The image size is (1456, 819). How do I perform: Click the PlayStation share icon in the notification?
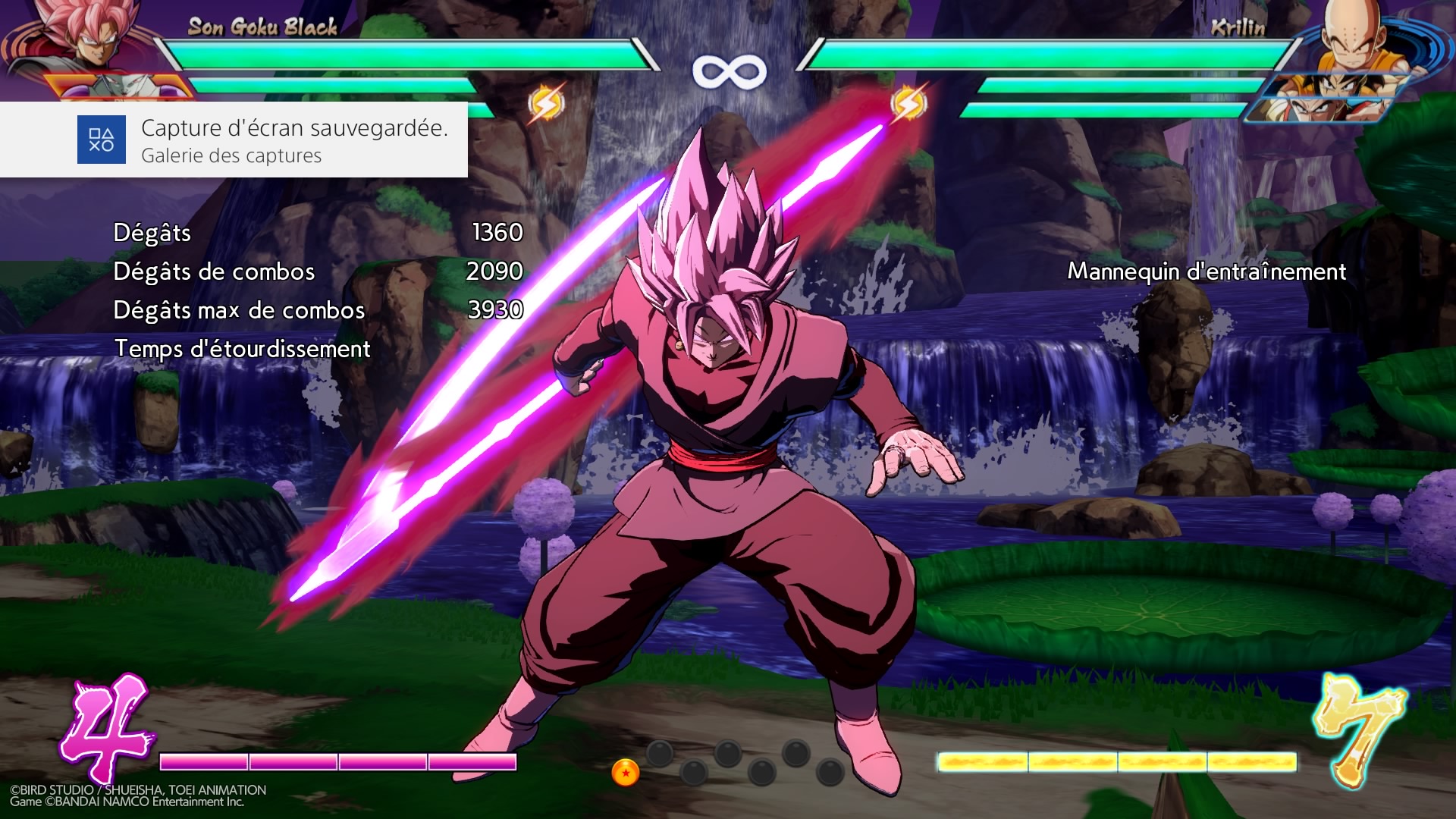click(x=101, y=140)
